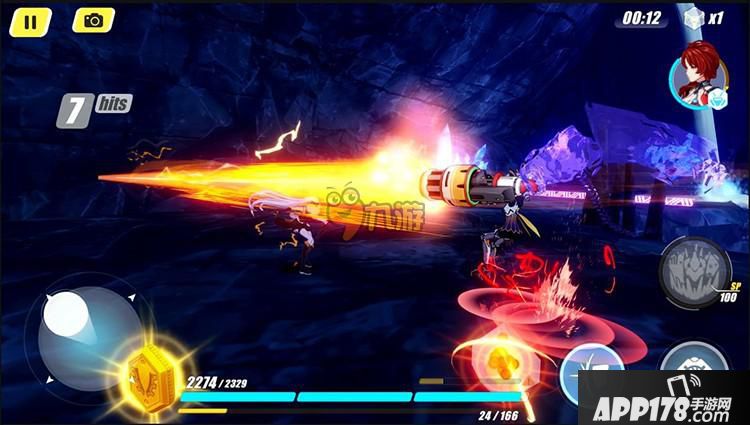Tap the round attack button above the watermark
The width and height of the screenshot is (750, 425).
[694, 359]
